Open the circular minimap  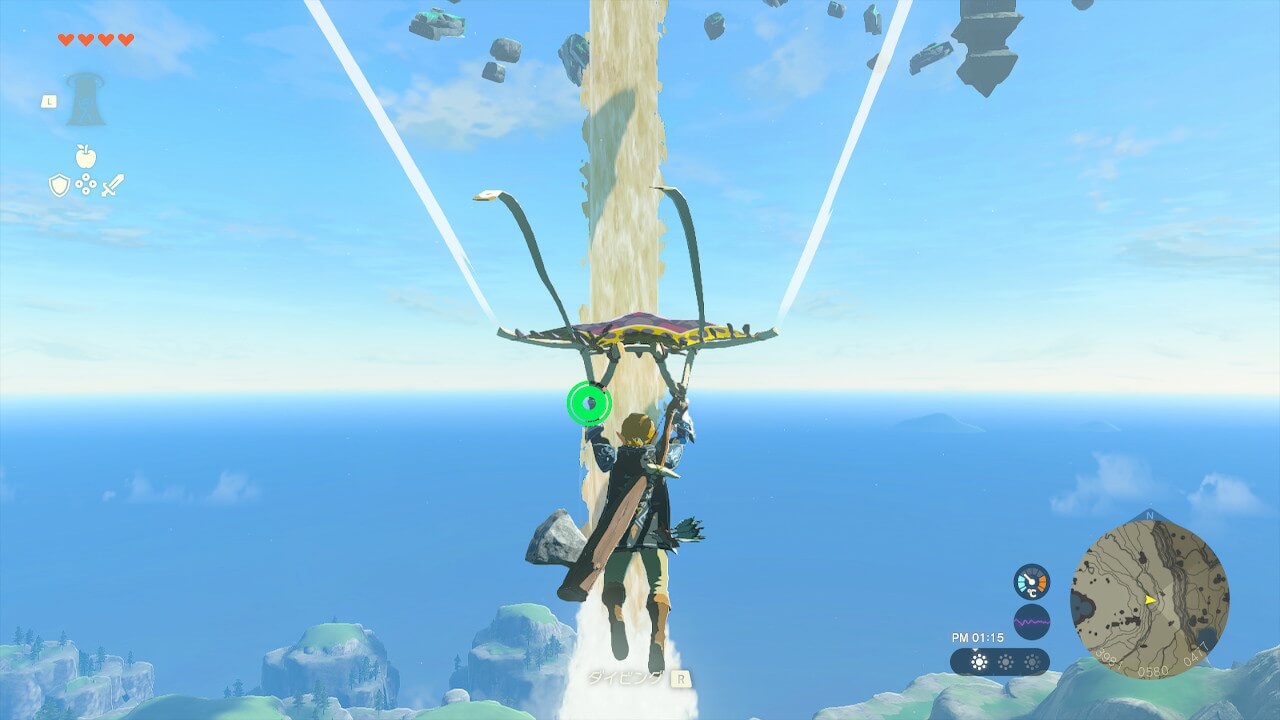pyautogui.click(x=1149, y=599)
